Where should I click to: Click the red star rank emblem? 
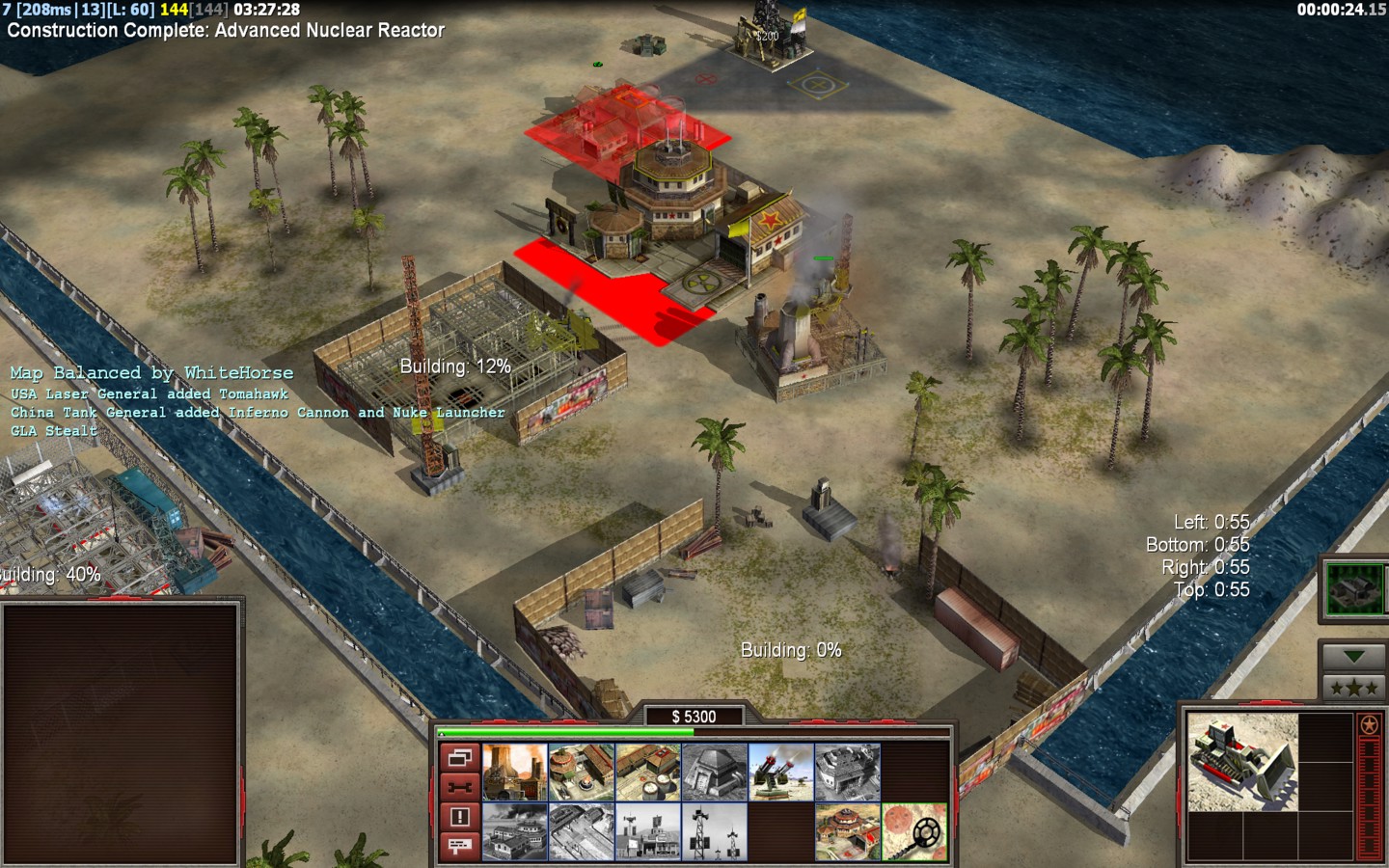[1369, 725]
